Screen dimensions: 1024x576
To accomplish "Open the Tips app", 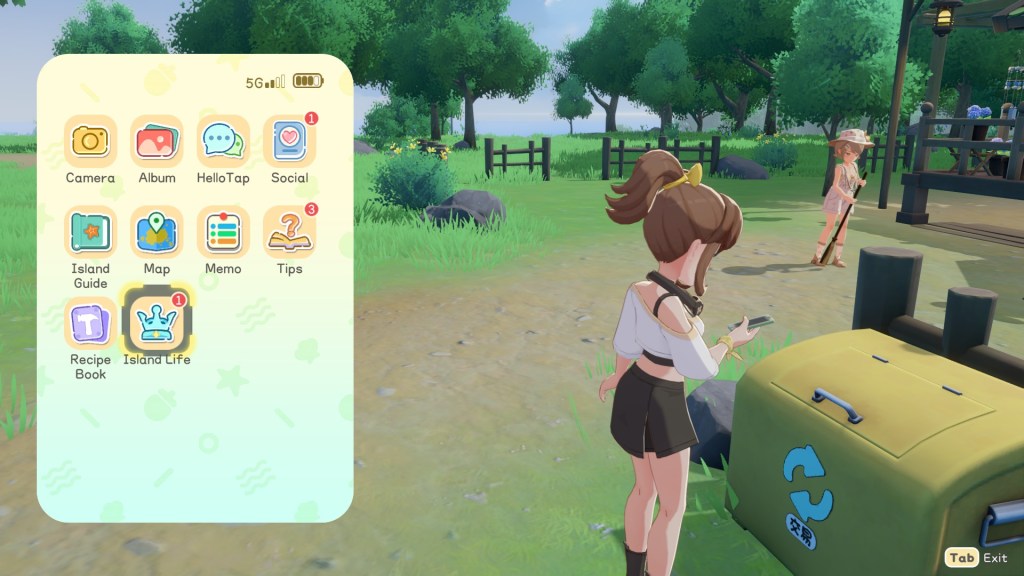I will tap(289, 233).
